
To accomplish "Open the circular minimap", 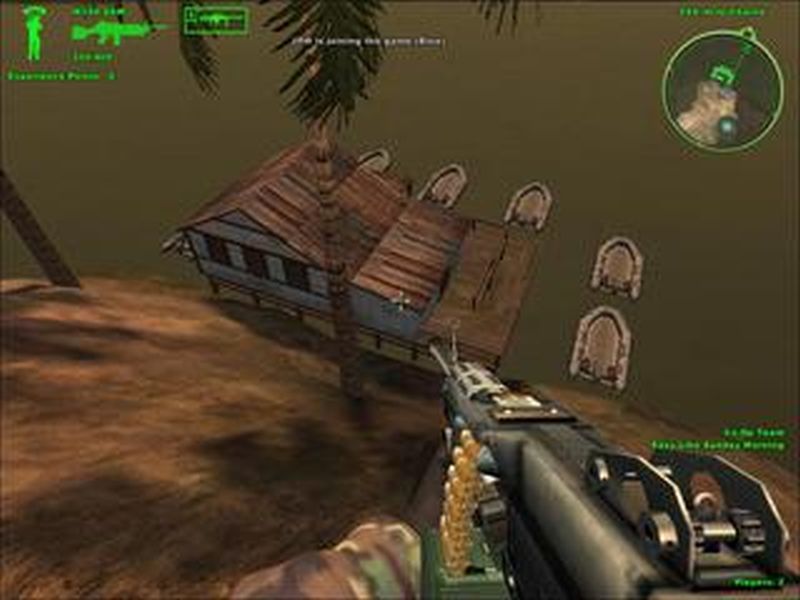I will coord(721,92).
